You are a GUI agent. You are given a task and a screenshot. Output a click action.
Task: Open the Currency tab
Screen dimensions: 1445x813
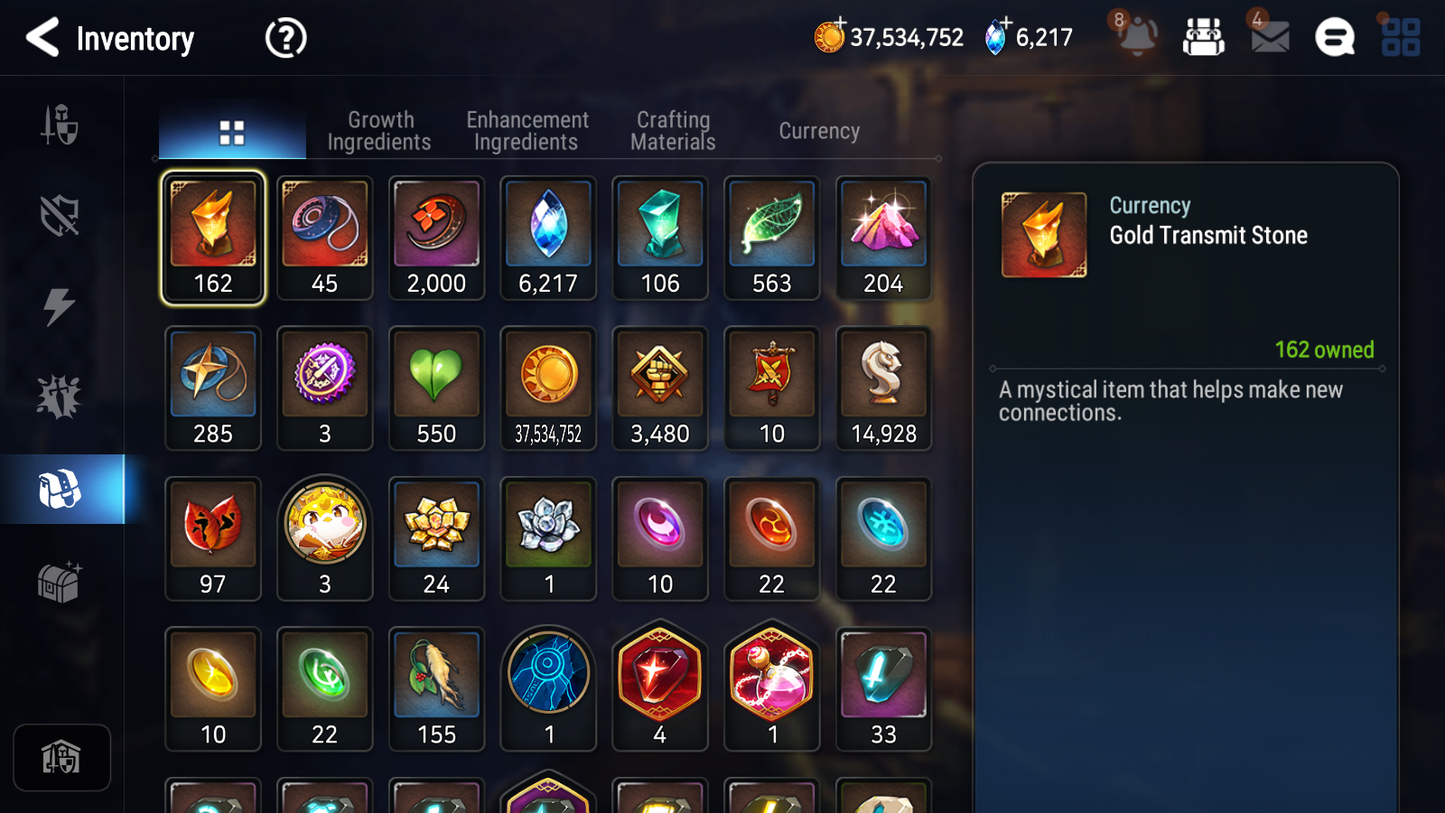(818, 130)
